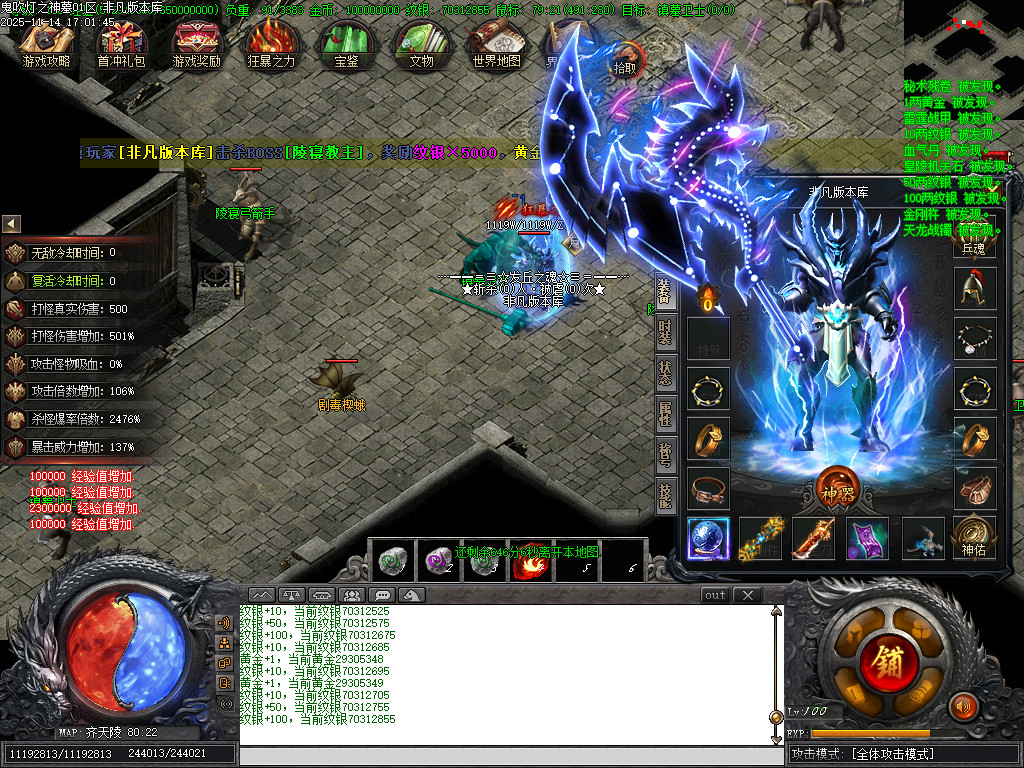Open the 世界地图 world map
The image size is (1024, 768).
(x=496, y=44)
